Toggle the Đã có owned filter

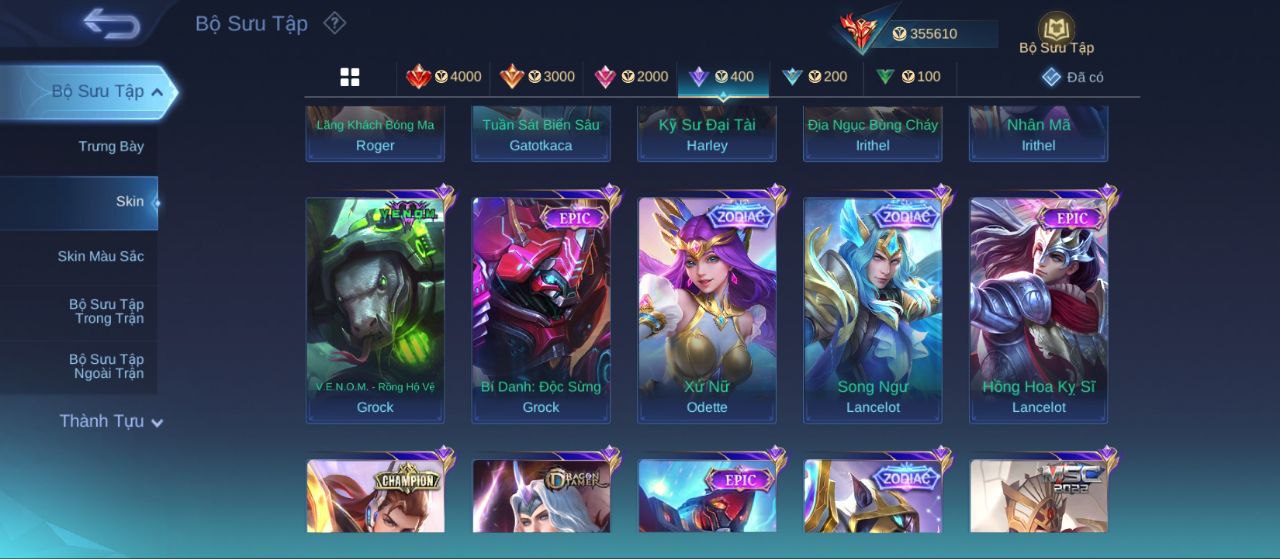click(x=1072, y=77)
